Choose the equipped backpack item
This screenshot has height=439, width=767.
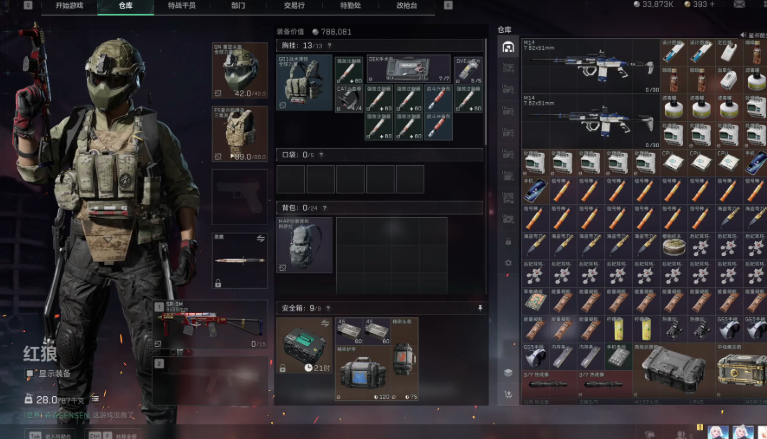pos(304,243)
